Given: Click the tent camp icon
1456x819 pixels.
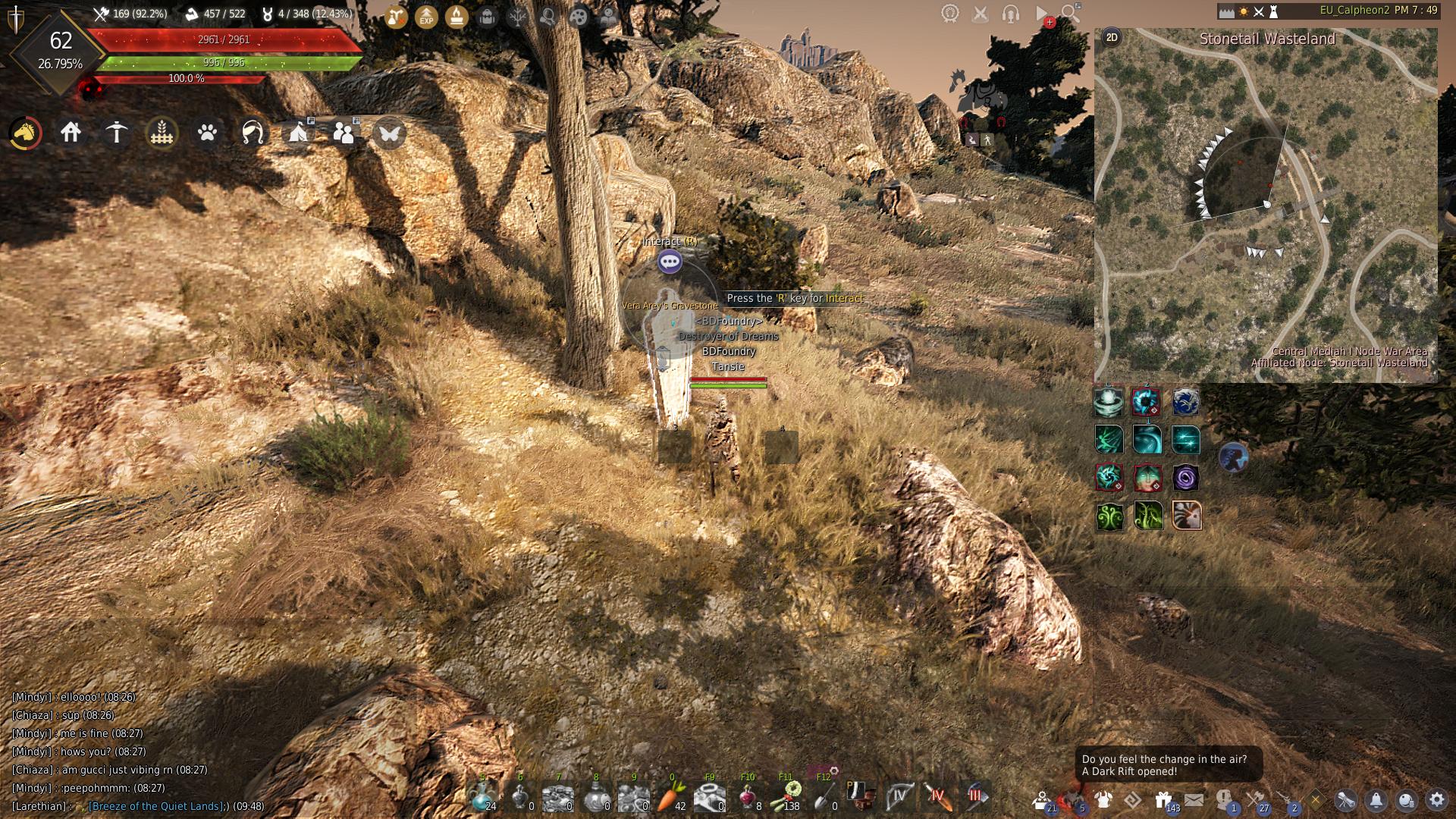Looking at the screenshot, I should point(298,133).
